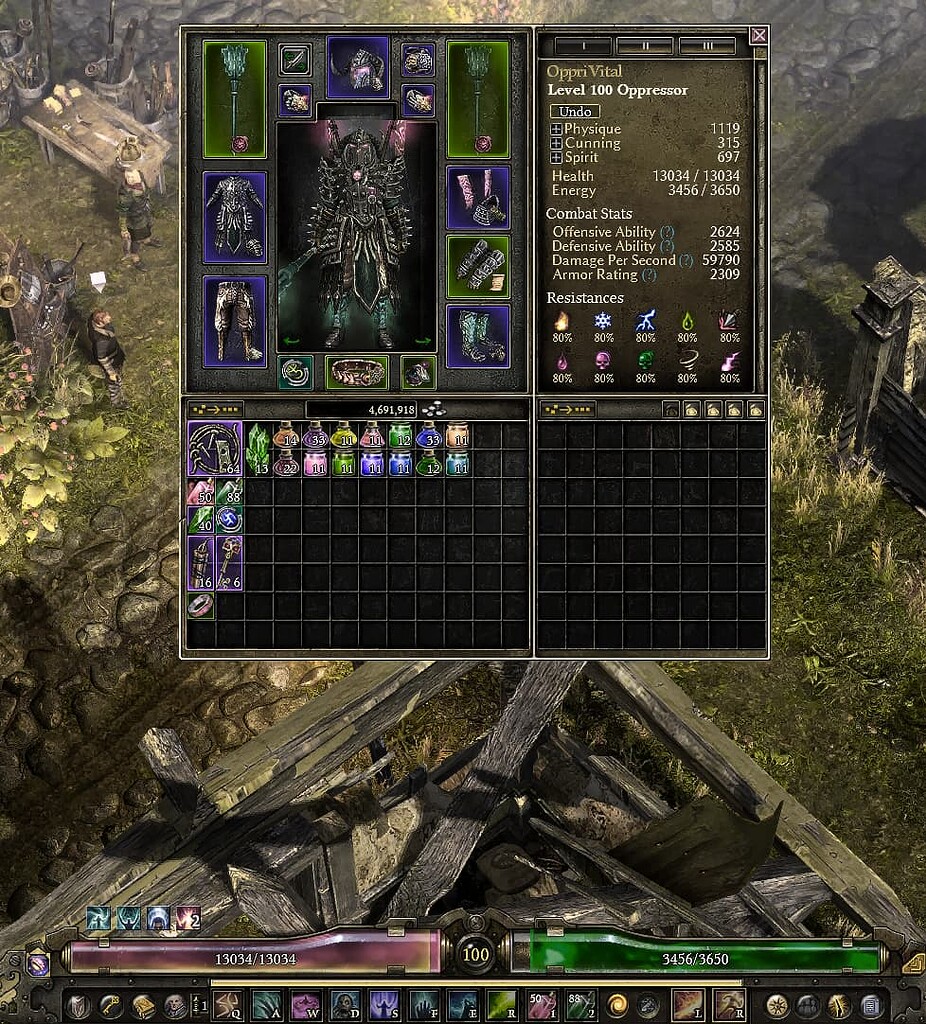Click the green crystal stack in inventory
Viewport: 926px width, 1024px height.
(258, 448)
